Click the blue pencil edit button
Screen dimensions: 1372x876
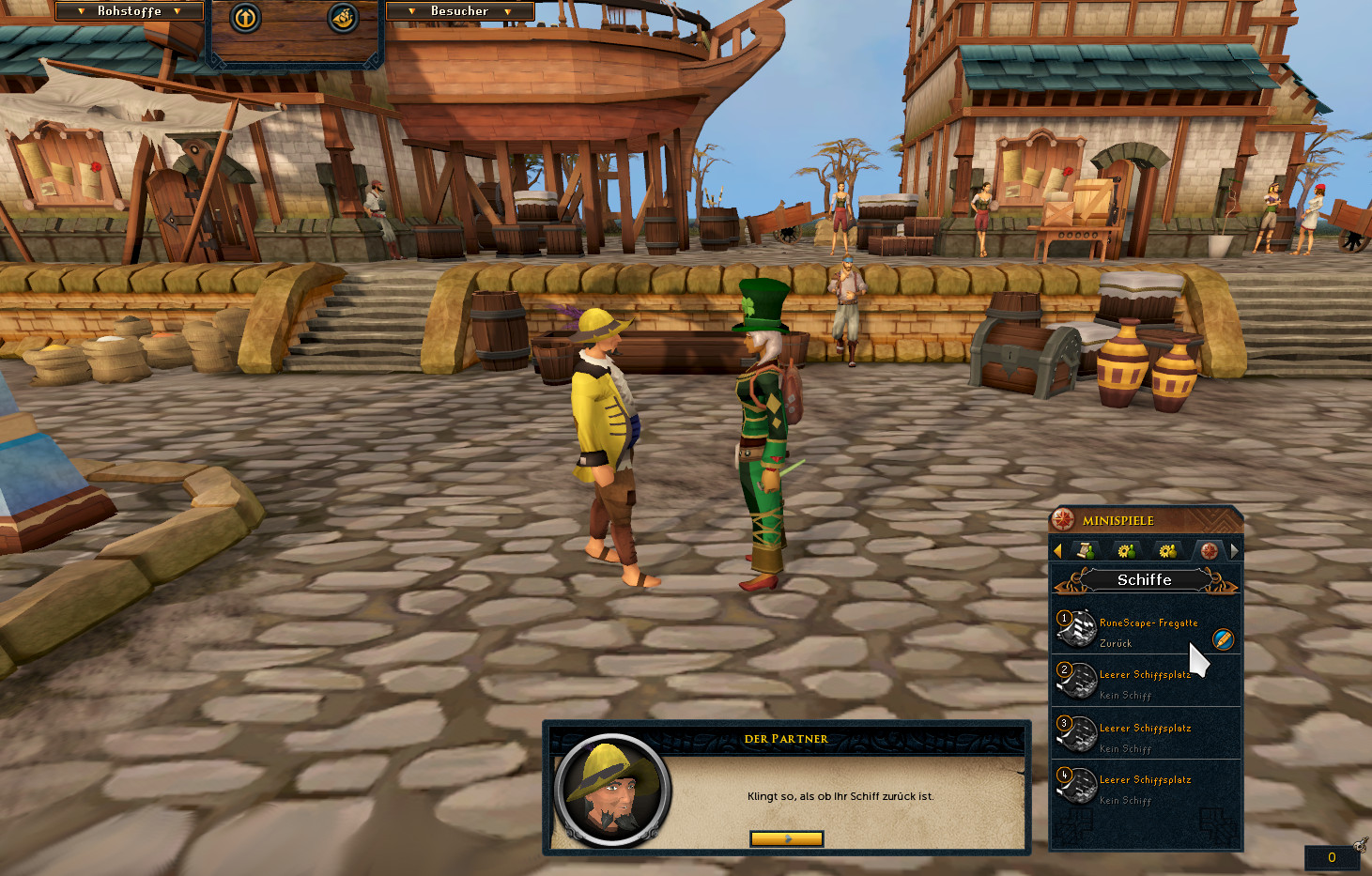point(1223,639)
